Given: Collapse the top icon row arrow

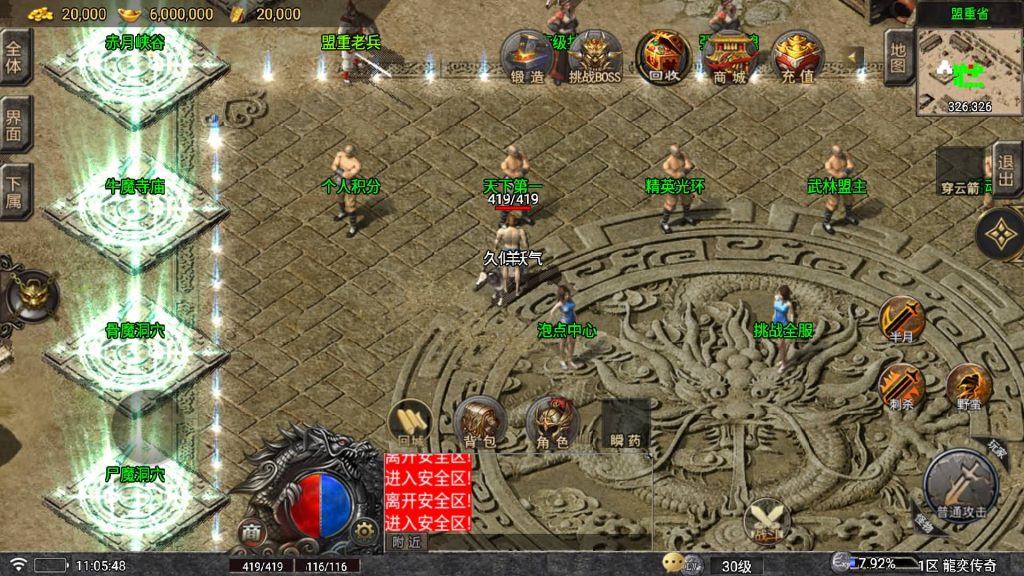Looking at the screenshot, I should pos(855,55).
